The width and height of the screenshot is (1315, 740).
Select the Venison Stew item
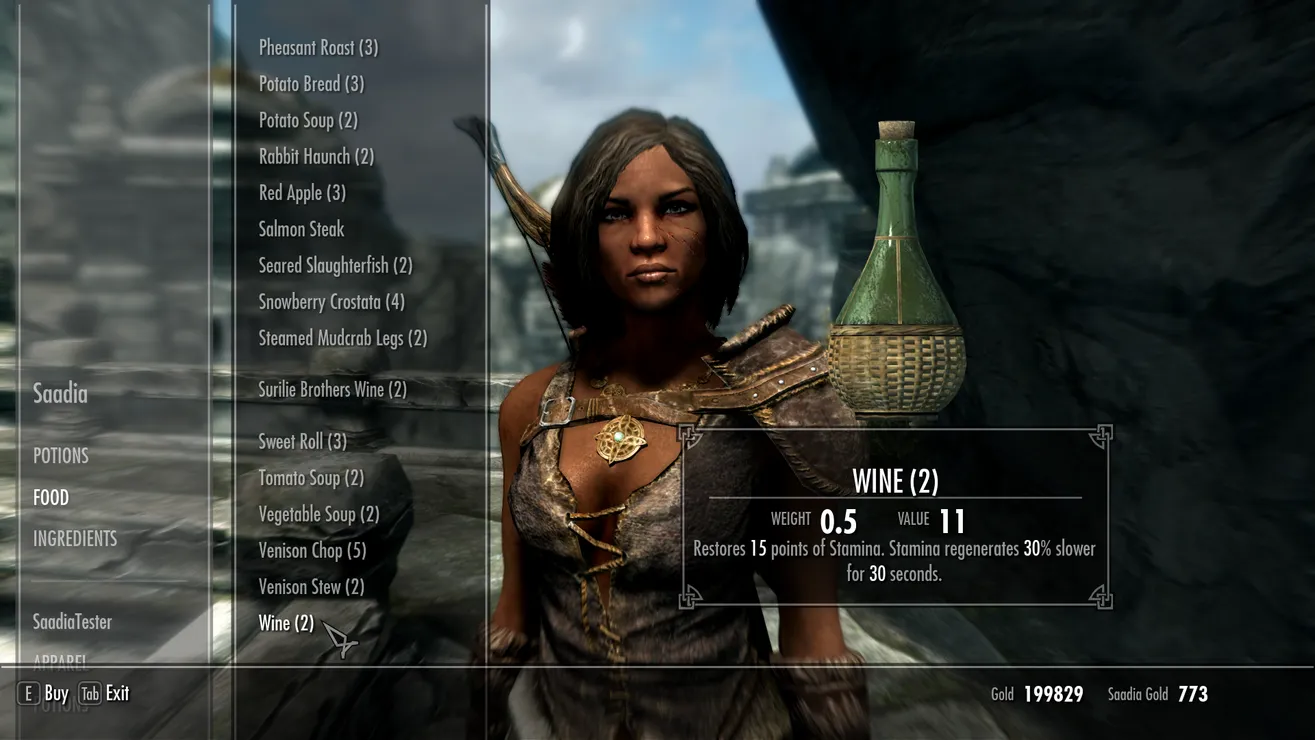[311, 587]
